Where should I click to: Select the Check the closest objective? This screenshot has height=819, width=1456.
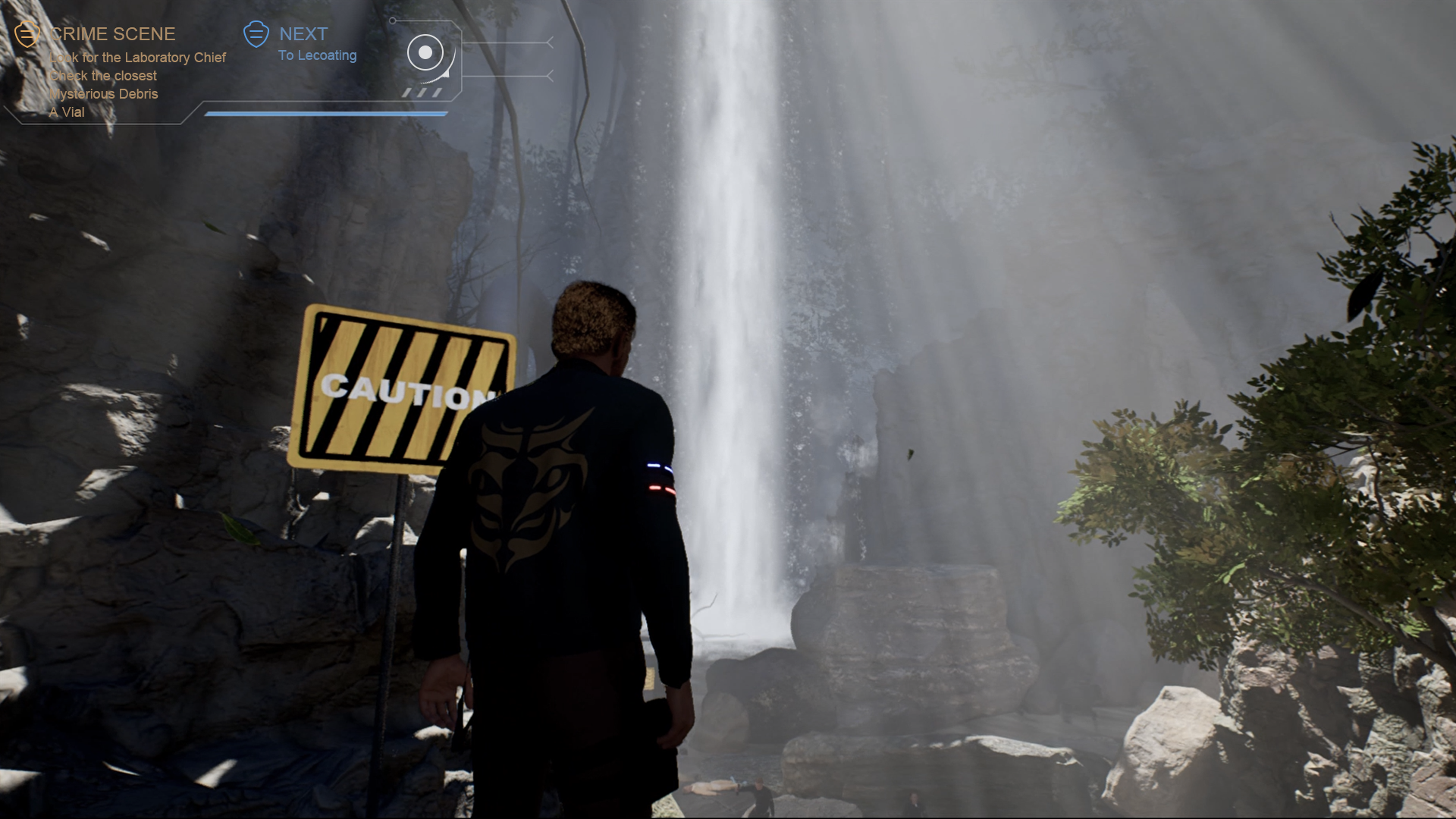pos(103,76)
